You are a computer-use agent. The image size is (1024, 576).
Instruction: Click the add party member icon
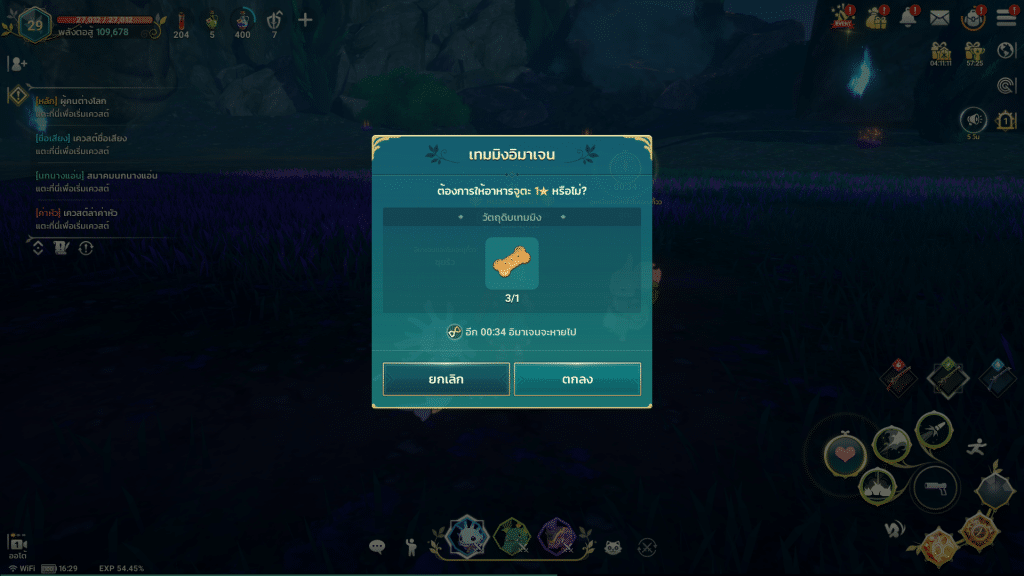[x=17, y=63]
